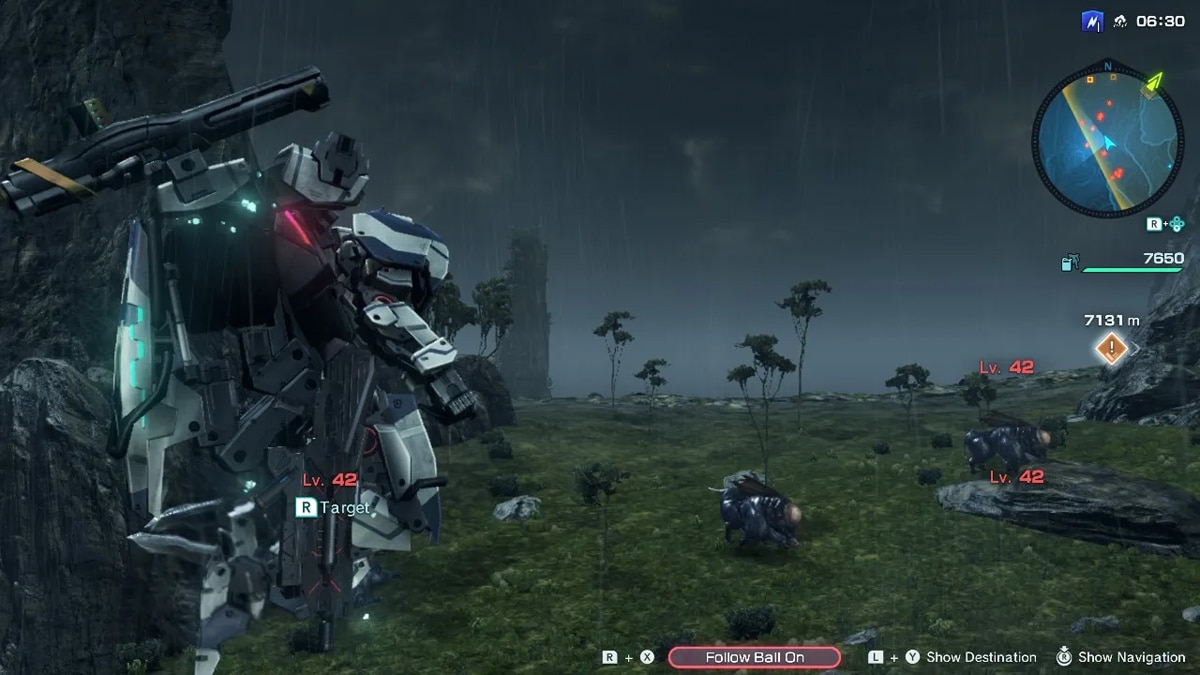This screenshot has height=675, width=1200.
Task: Open the circular minimap
Action: coord(1107,144)
